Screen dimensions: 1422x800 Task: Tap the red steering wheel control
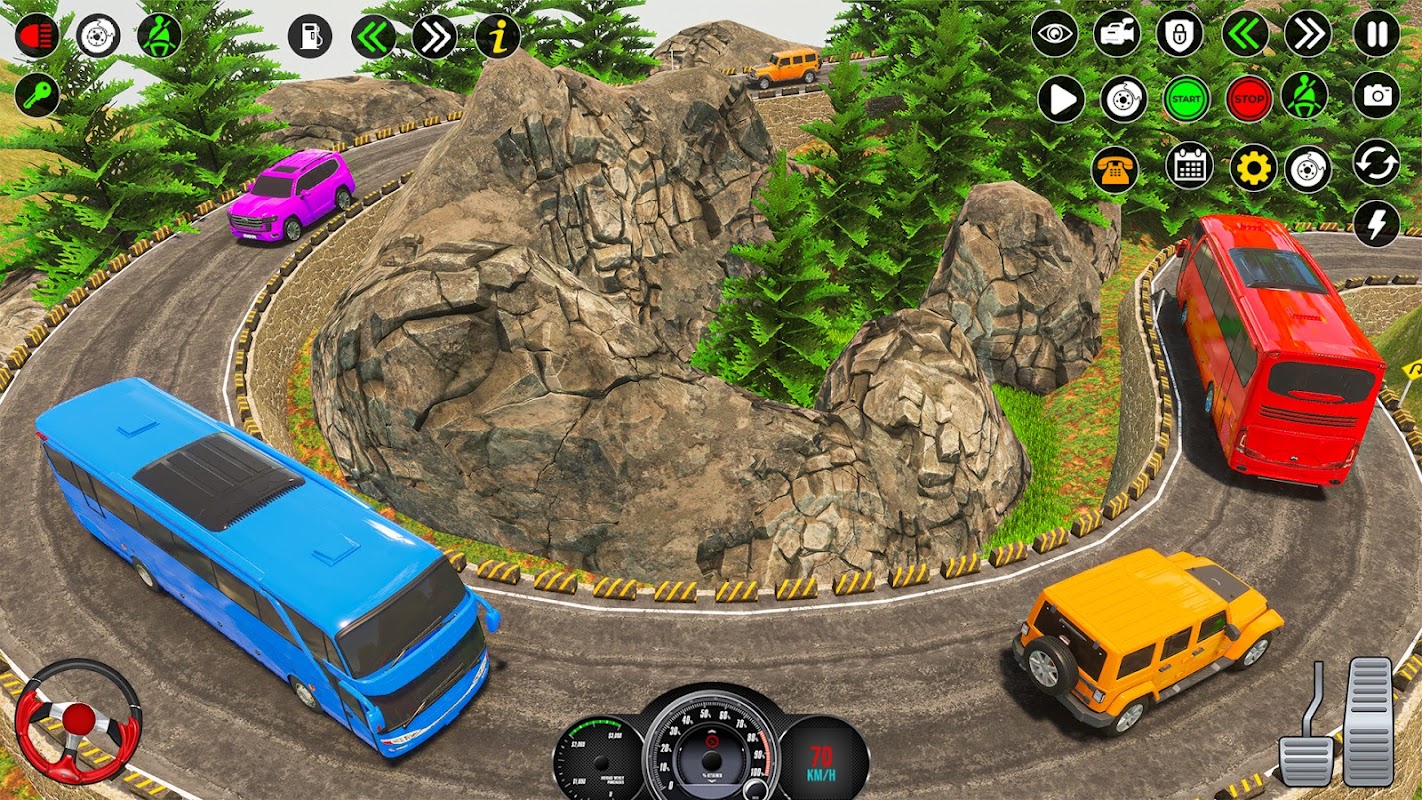[78, 720]
